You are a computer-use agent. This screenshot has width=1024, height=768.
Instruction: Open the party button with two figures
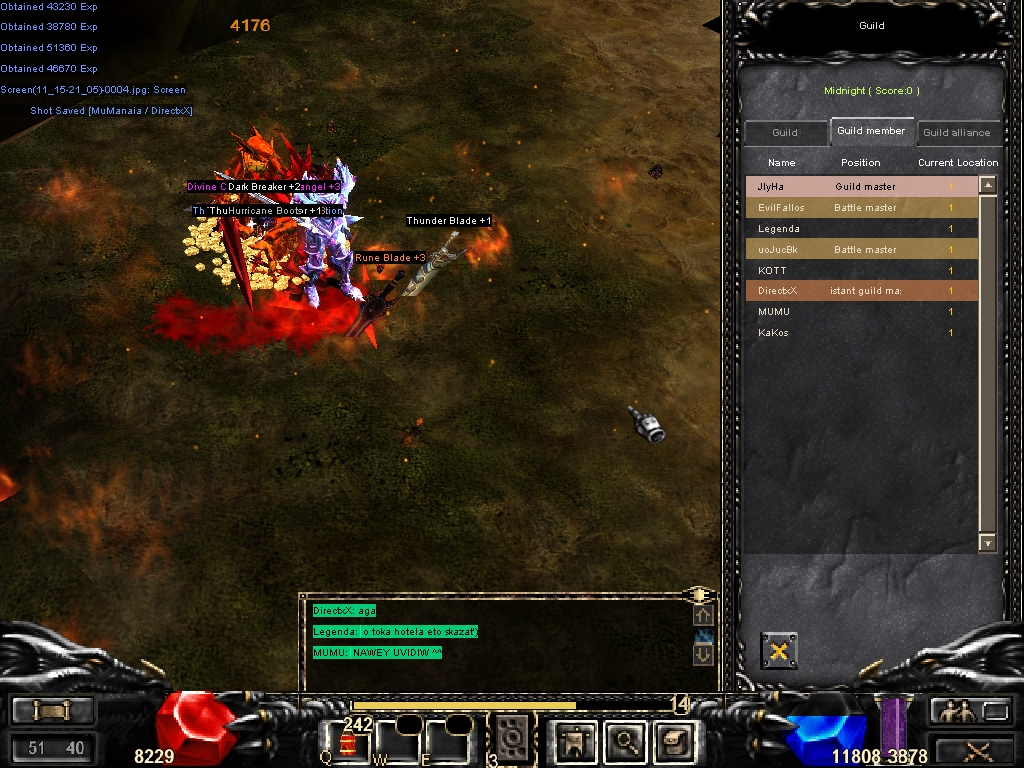pos(956,711)
